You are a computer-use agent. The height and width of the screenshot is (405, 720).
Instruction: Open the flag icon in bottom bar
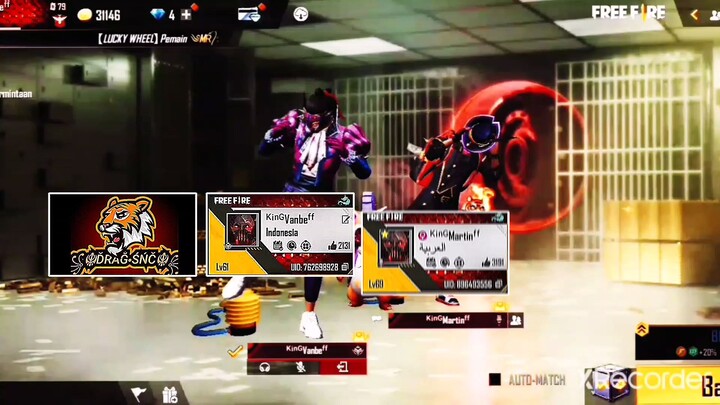click(x=138, y=394)
